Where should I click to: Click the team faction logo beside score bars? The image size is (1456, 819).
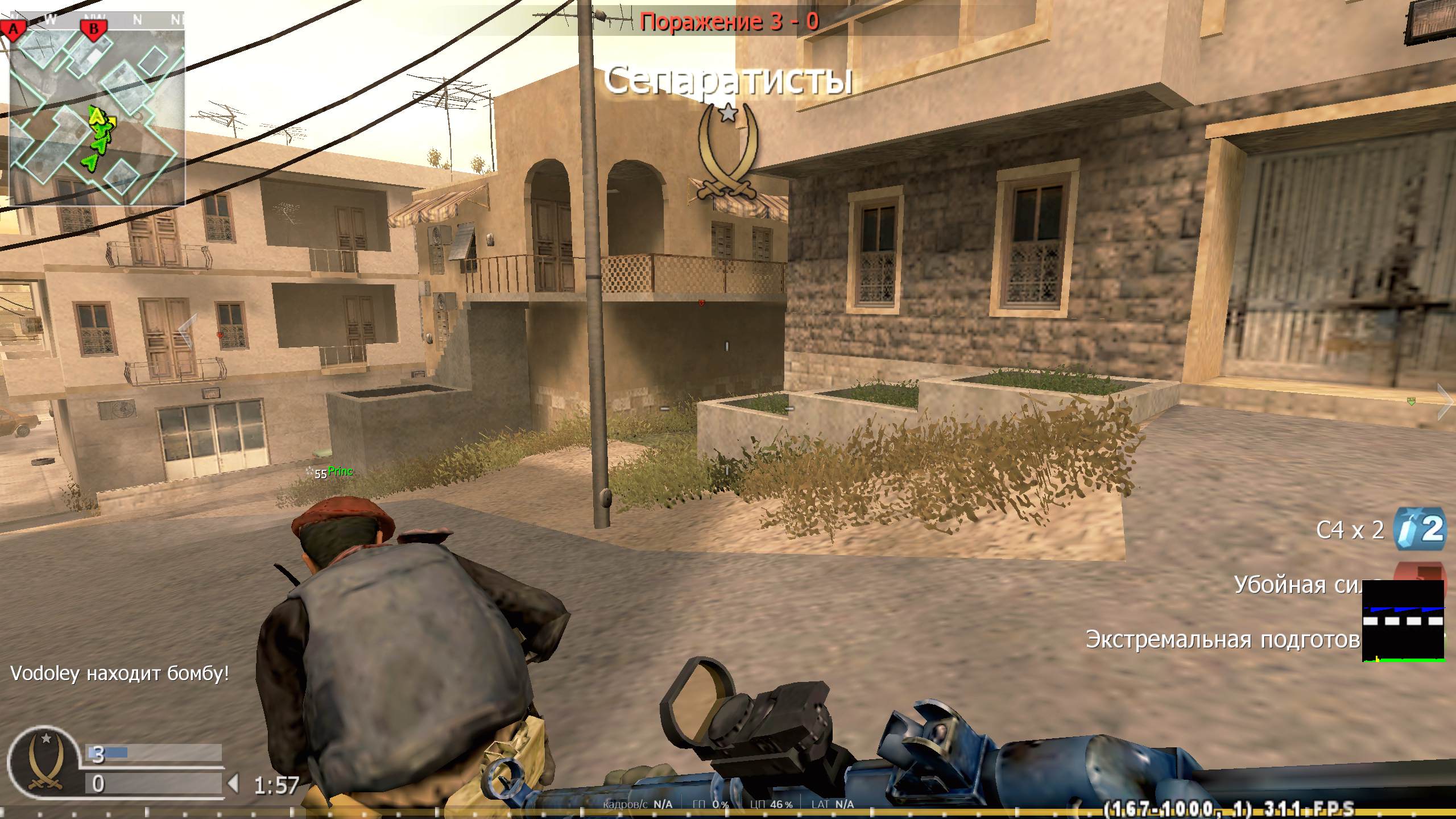pyautogui.click(x=45, y=762)
